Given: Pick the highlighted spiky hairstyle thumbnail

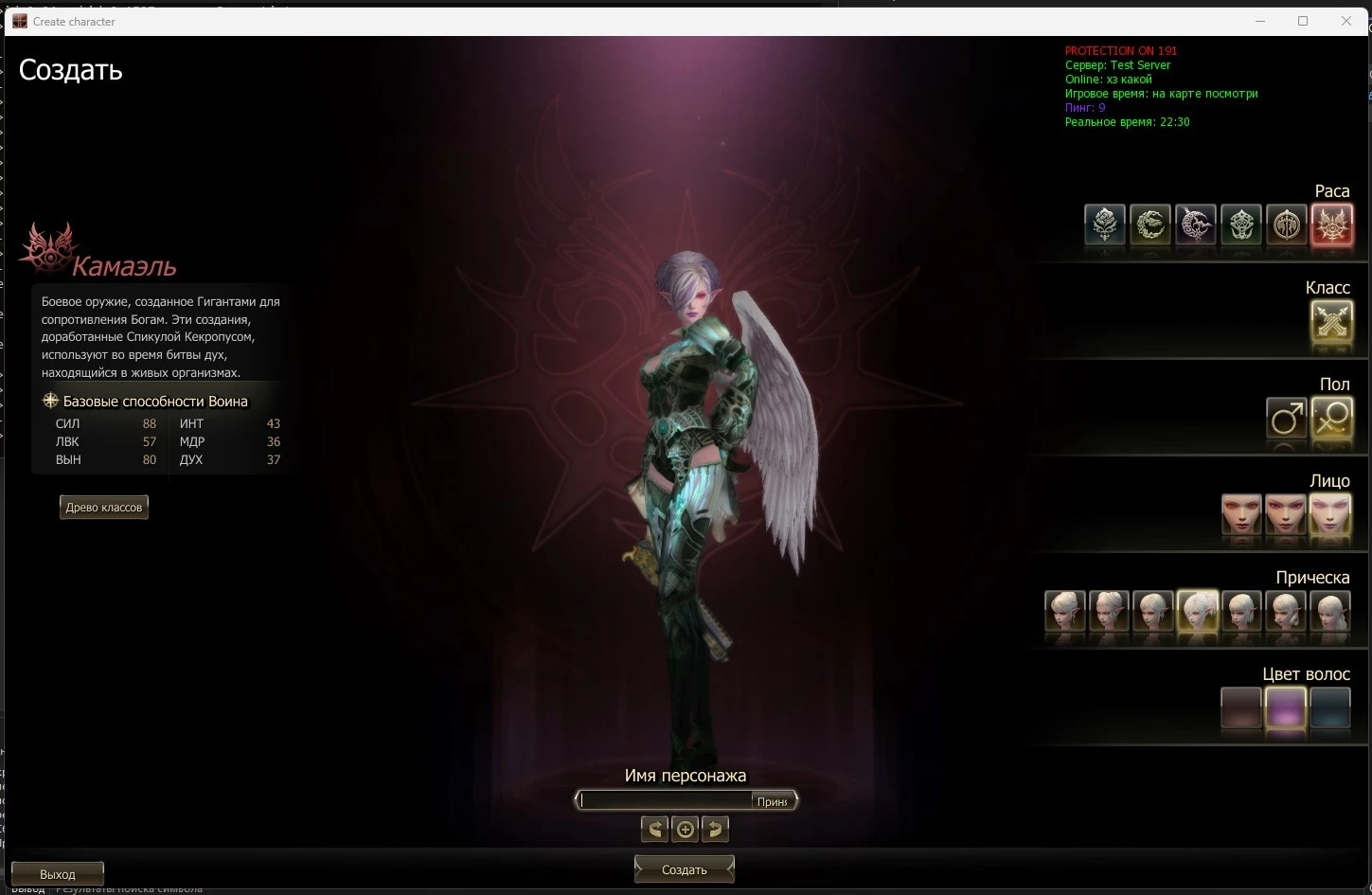Looking at the screenshot, I should [1197, 612].
